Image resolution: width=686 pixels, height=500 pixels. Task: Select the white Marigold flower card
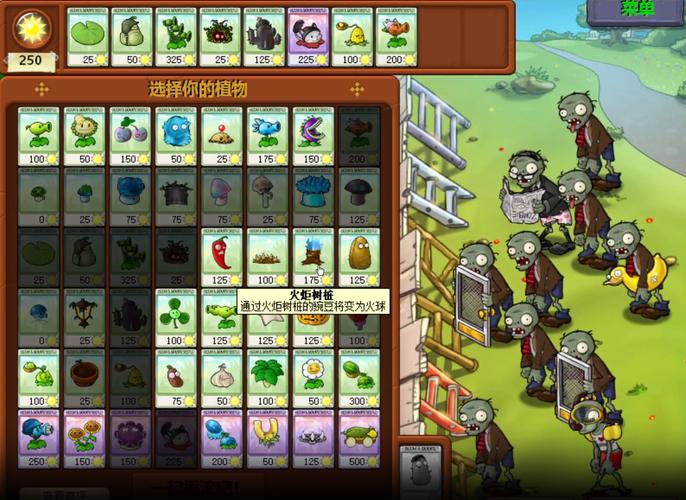pyautogui.click(x=313, y=377)
